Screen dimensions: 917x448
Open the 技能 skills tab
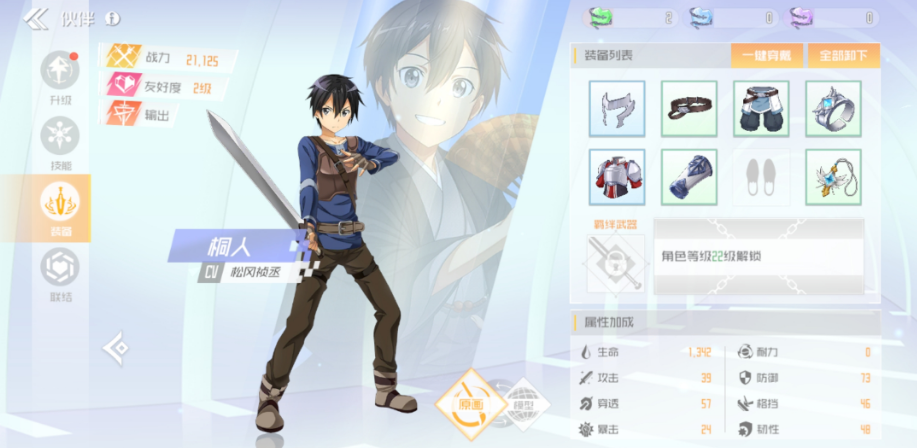[x=60, y=143]
